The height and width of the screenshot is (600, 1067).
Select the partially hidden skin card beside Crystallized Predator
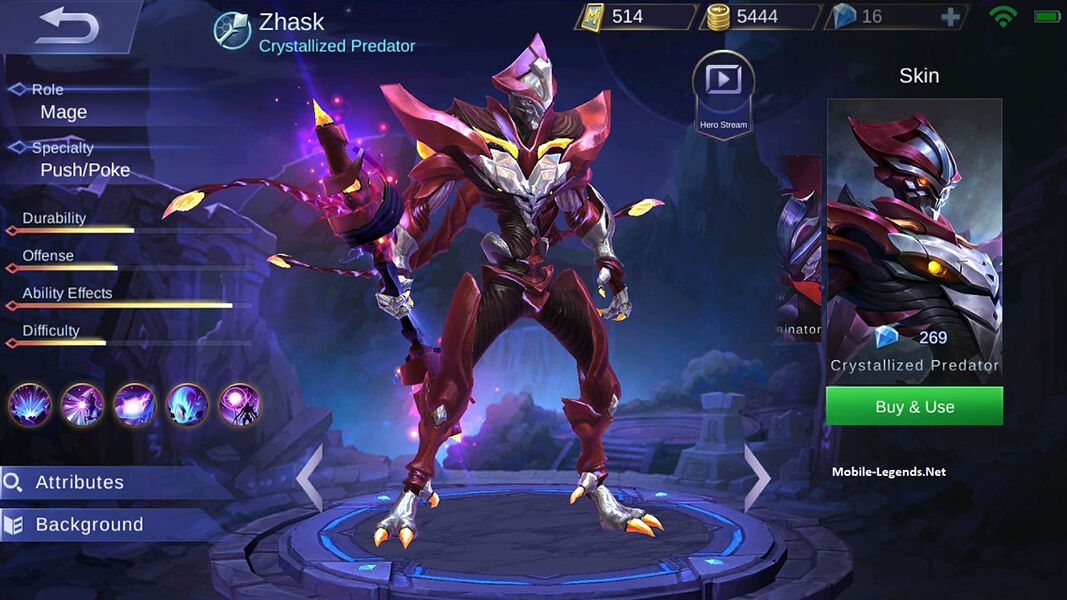pos(799,245)
